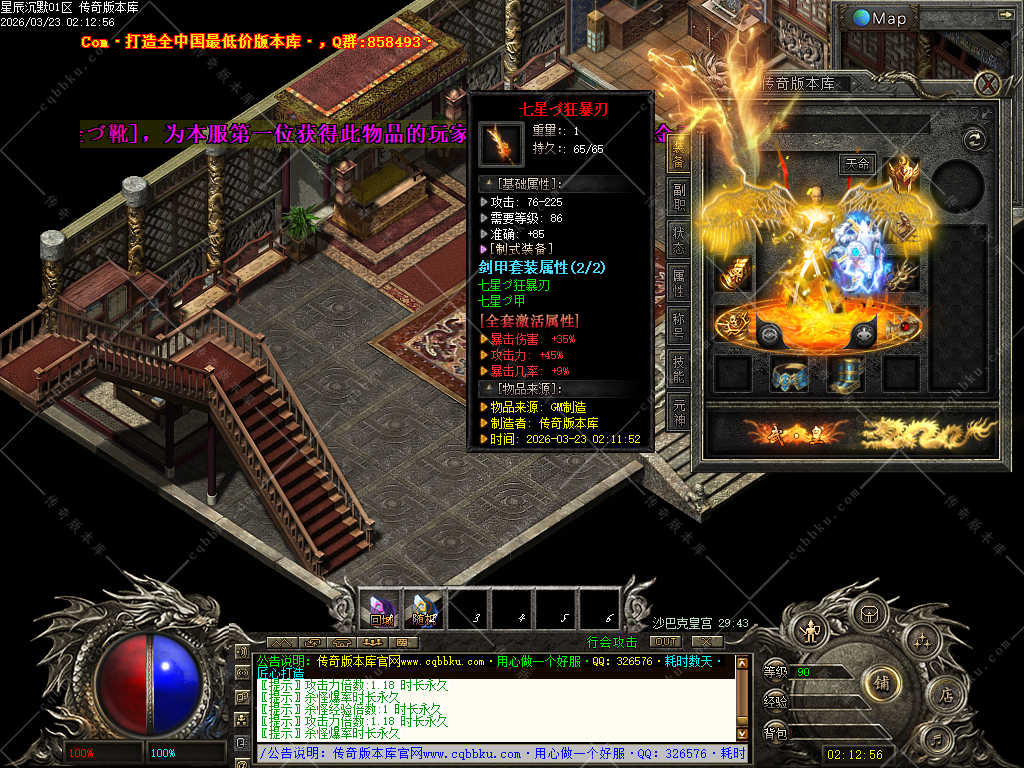Click the round refresh arrow button

[x=973, y=139]
